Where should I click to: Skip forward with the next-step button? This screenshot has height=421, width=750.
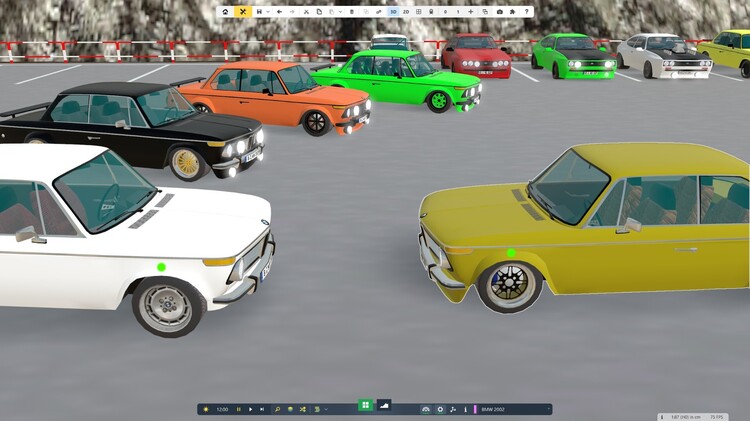[262, 409]
